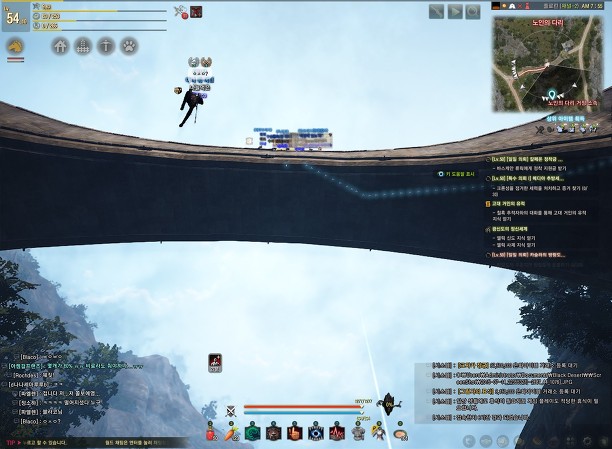
Task: Activate the green skill hotbar slot
Action: click(252, 433)
